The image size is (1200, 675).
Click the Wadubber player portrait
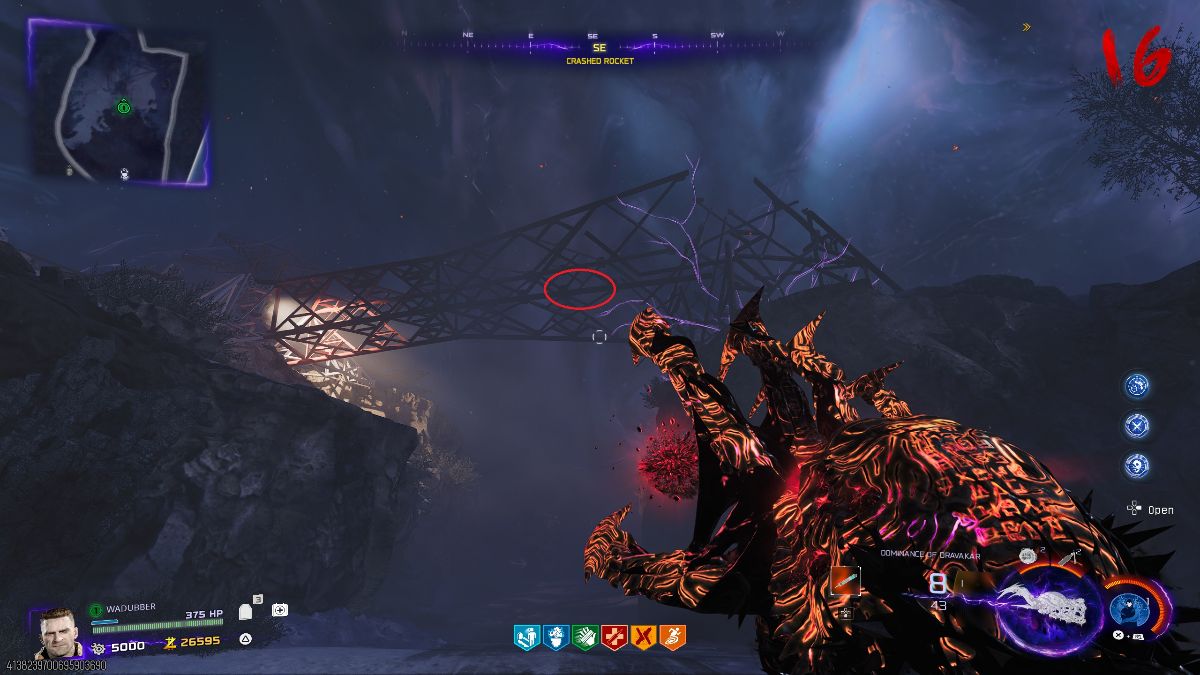pos(60,632)
